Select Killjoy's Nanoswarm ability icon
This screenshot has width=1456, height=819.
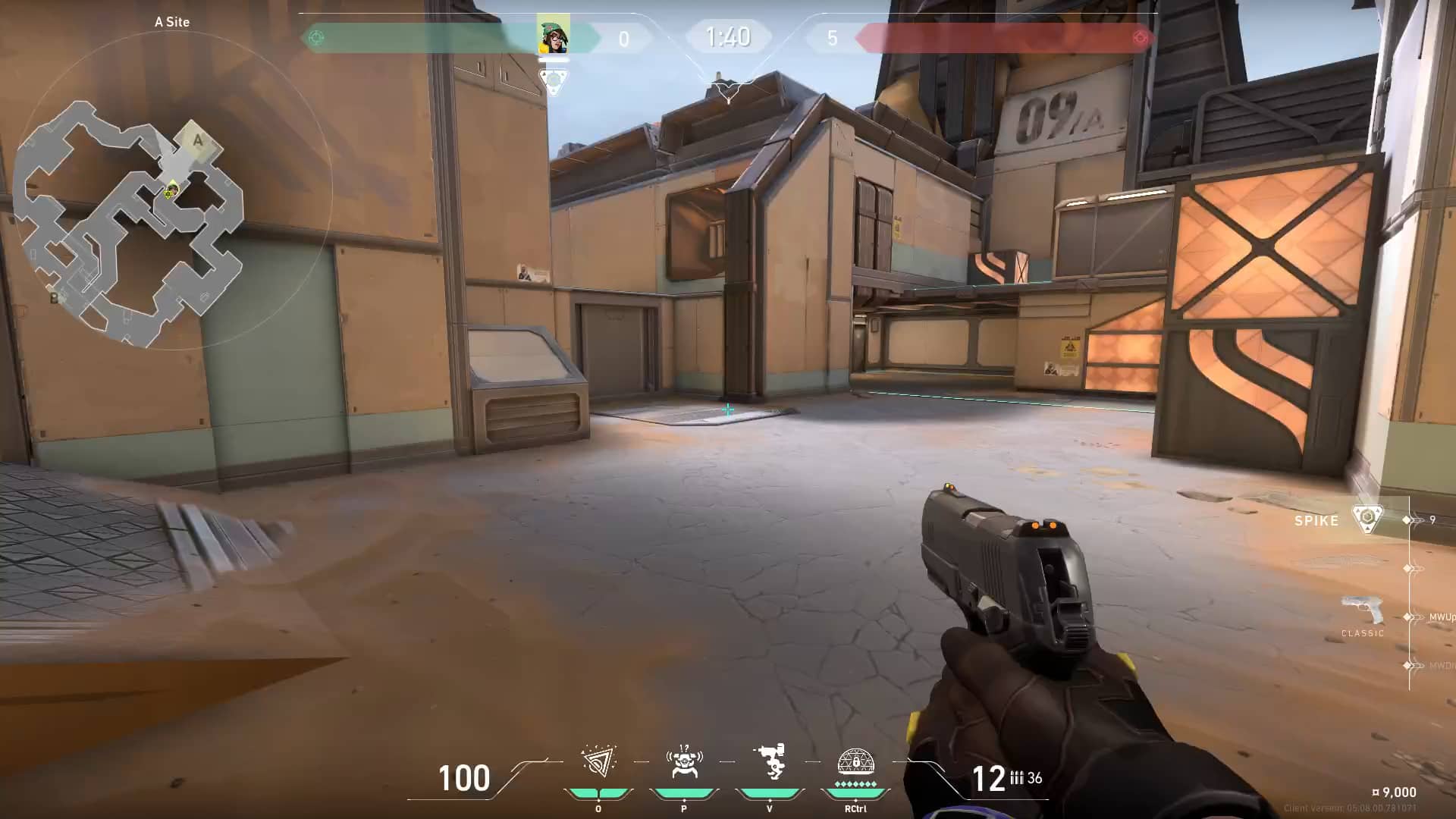click(x=598, y=761)
